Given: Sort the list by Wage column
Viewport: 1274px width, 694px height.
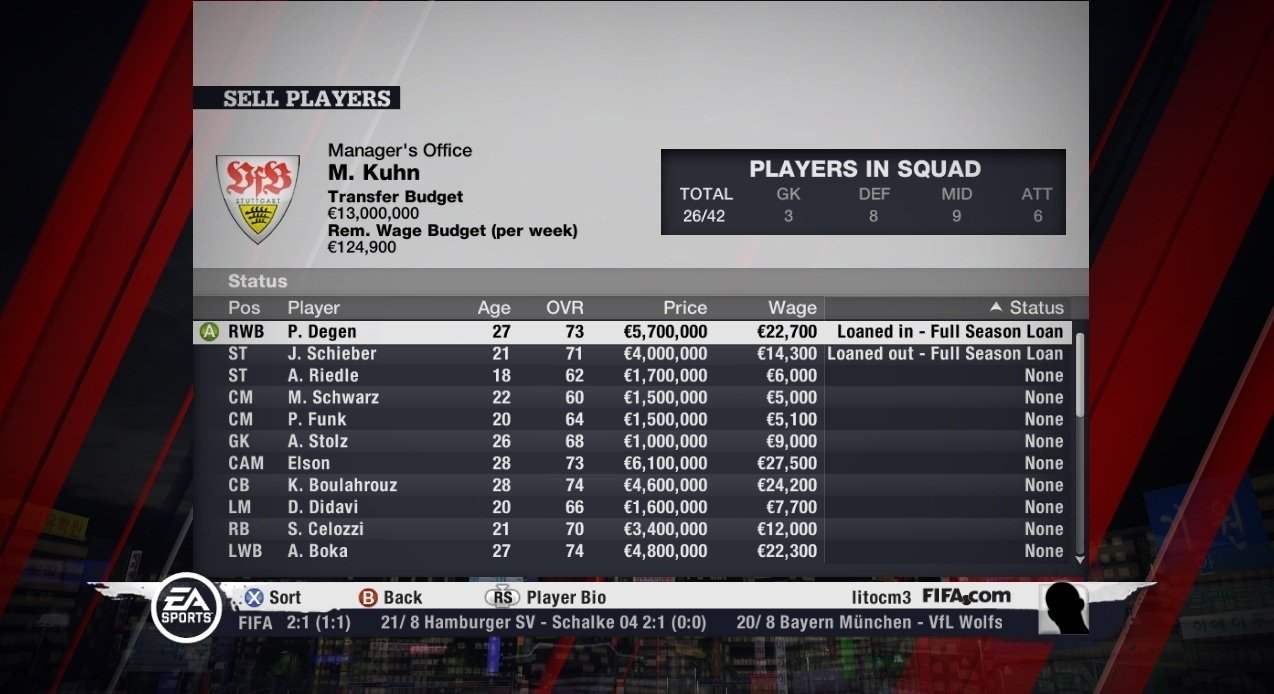Looking at the screenshot, I should pyautogui.click(x=792, y=308).
